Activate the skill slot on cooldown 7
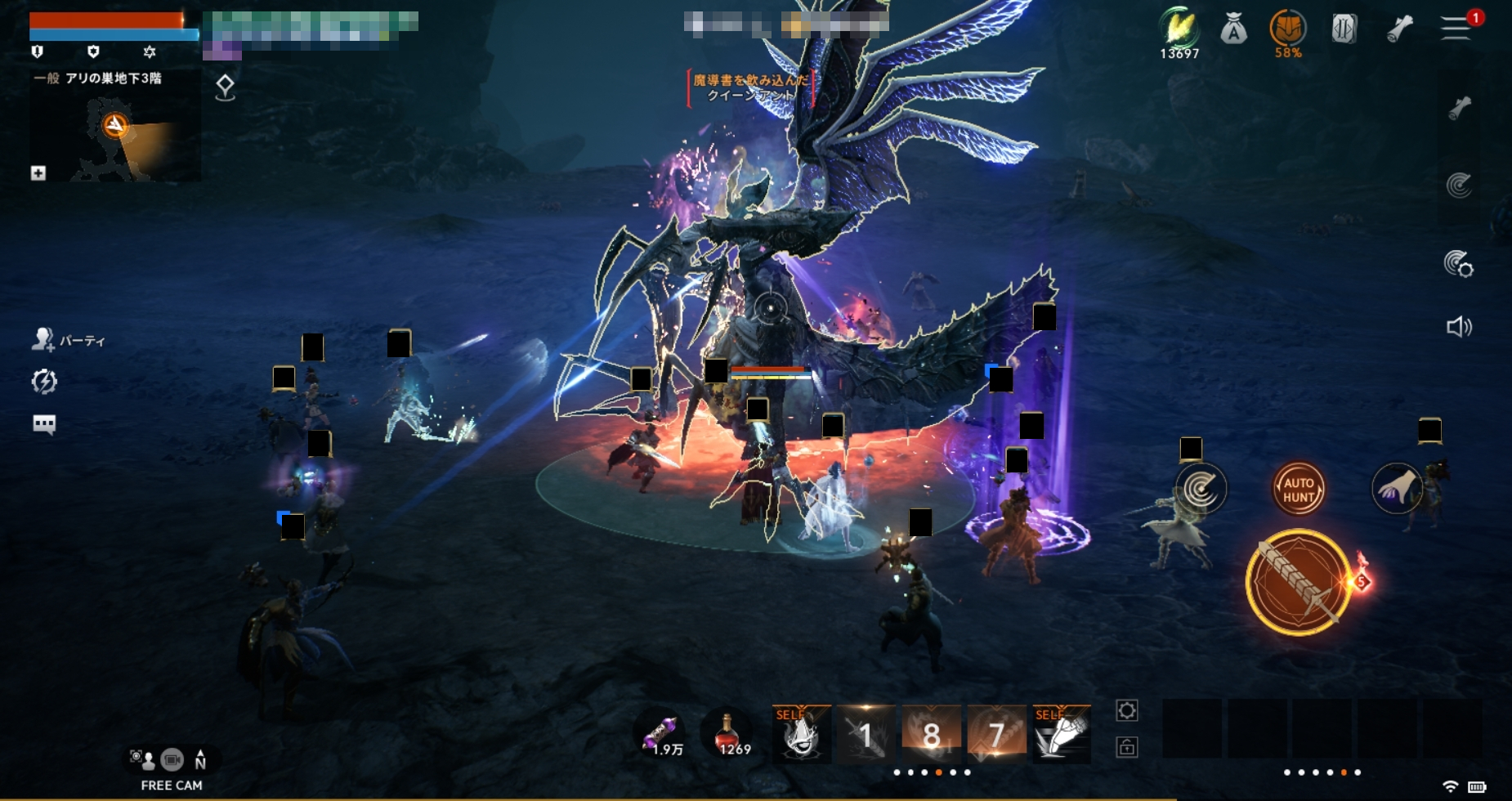The height and width of the screenshot is (801, 1512). [996, 734]
